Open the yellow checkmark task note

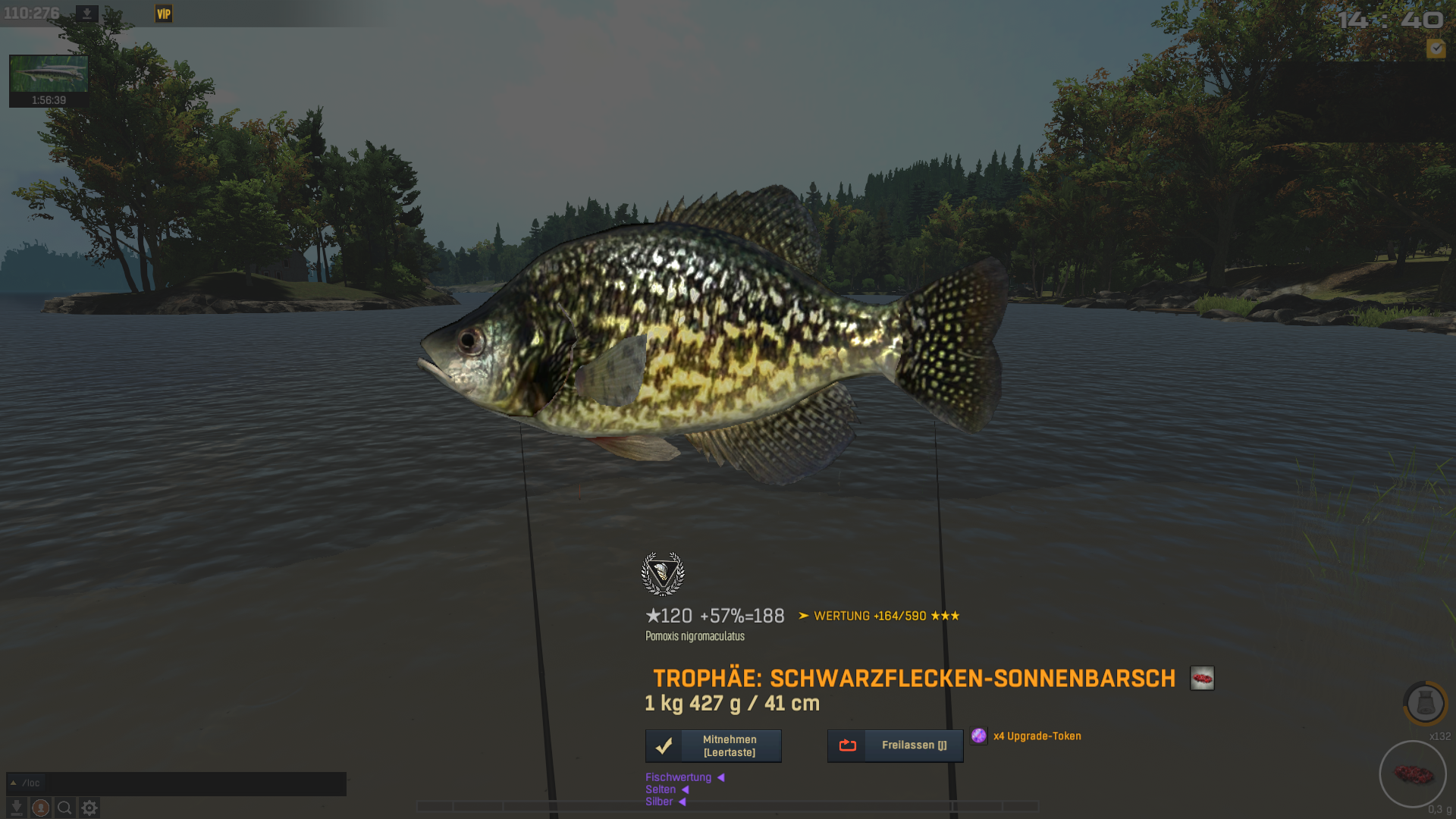click(1436, 49)
